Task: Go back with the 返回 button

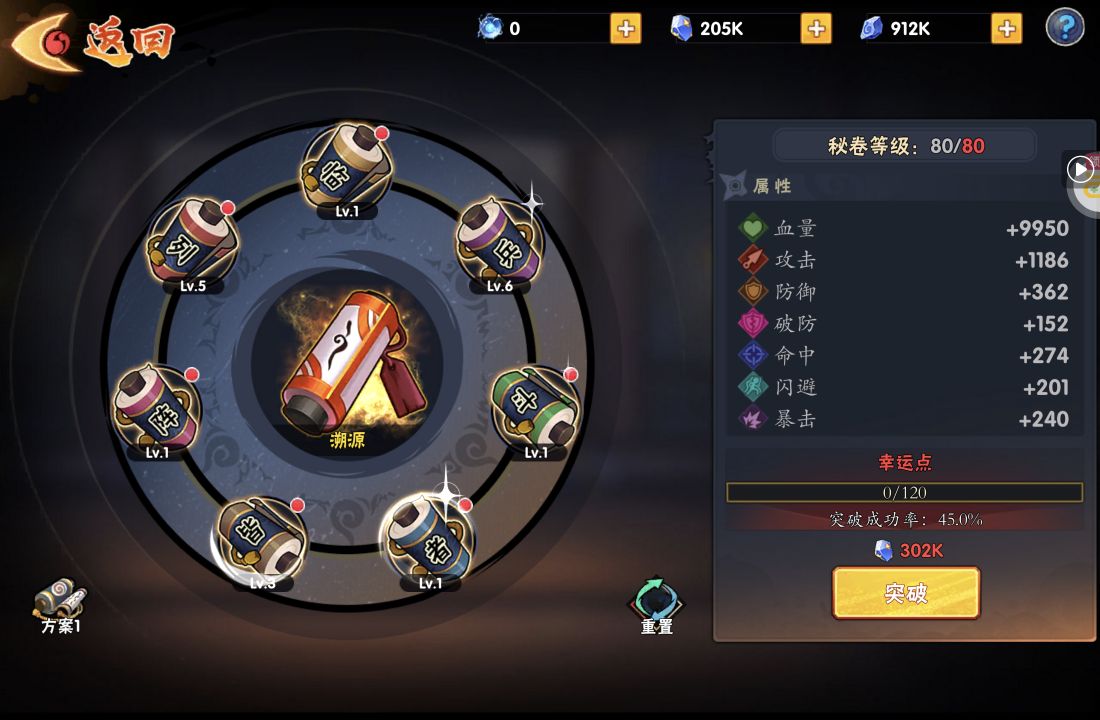Action: 95,42
